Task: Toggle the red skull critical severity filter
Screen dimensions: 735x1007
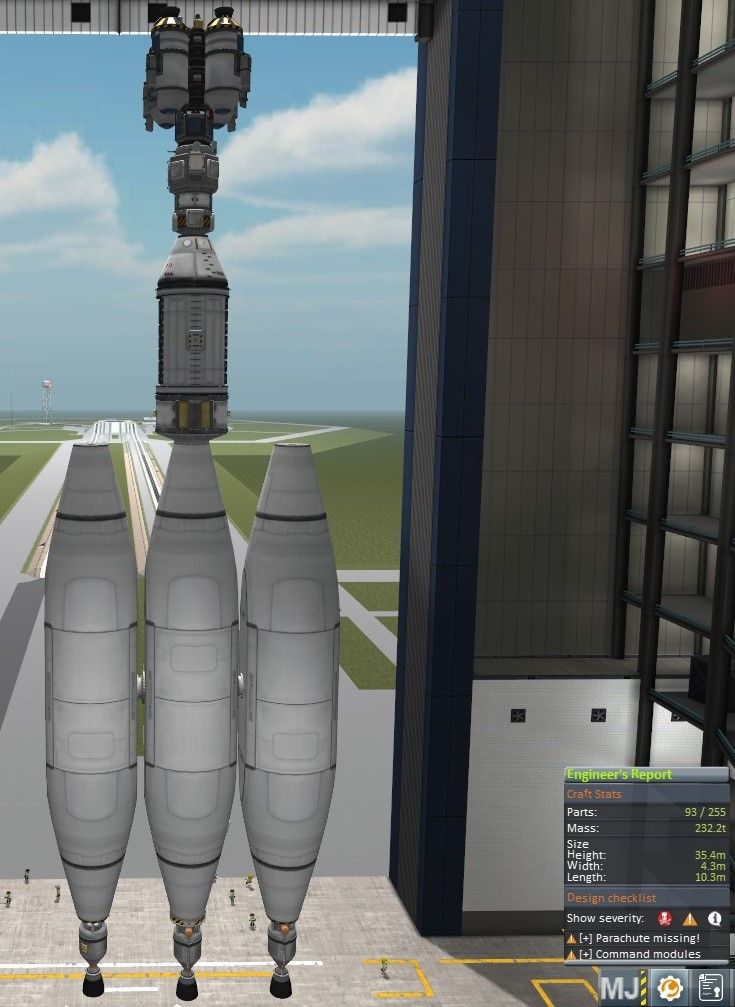Action: click(x=664, y=918)
